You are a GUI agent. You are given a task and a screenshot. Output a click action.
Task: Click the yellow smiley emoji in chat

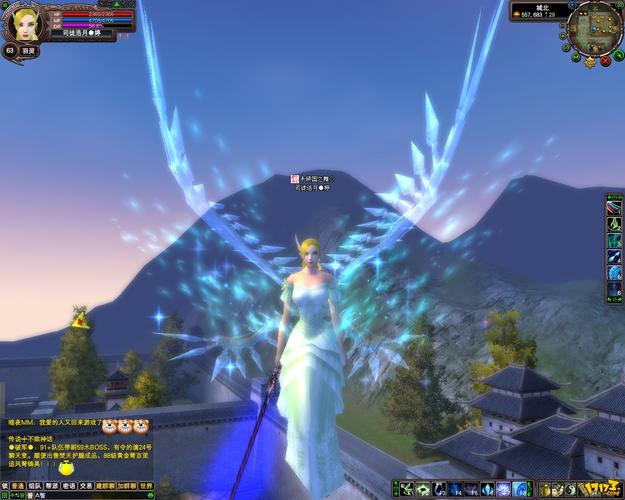click(66, 467)
